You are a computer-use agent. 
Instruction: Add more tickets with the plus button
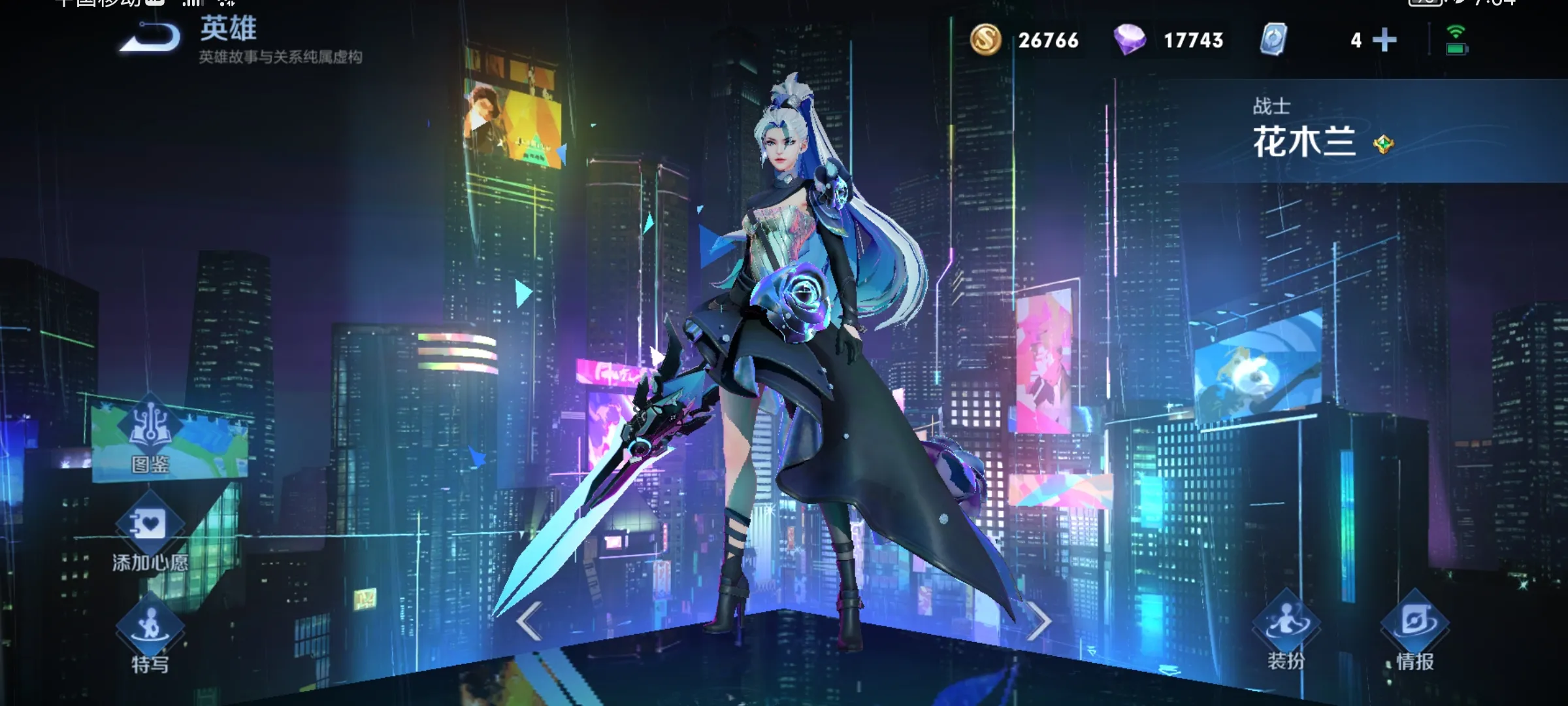pyautogui.click(x=1384, y=41)
